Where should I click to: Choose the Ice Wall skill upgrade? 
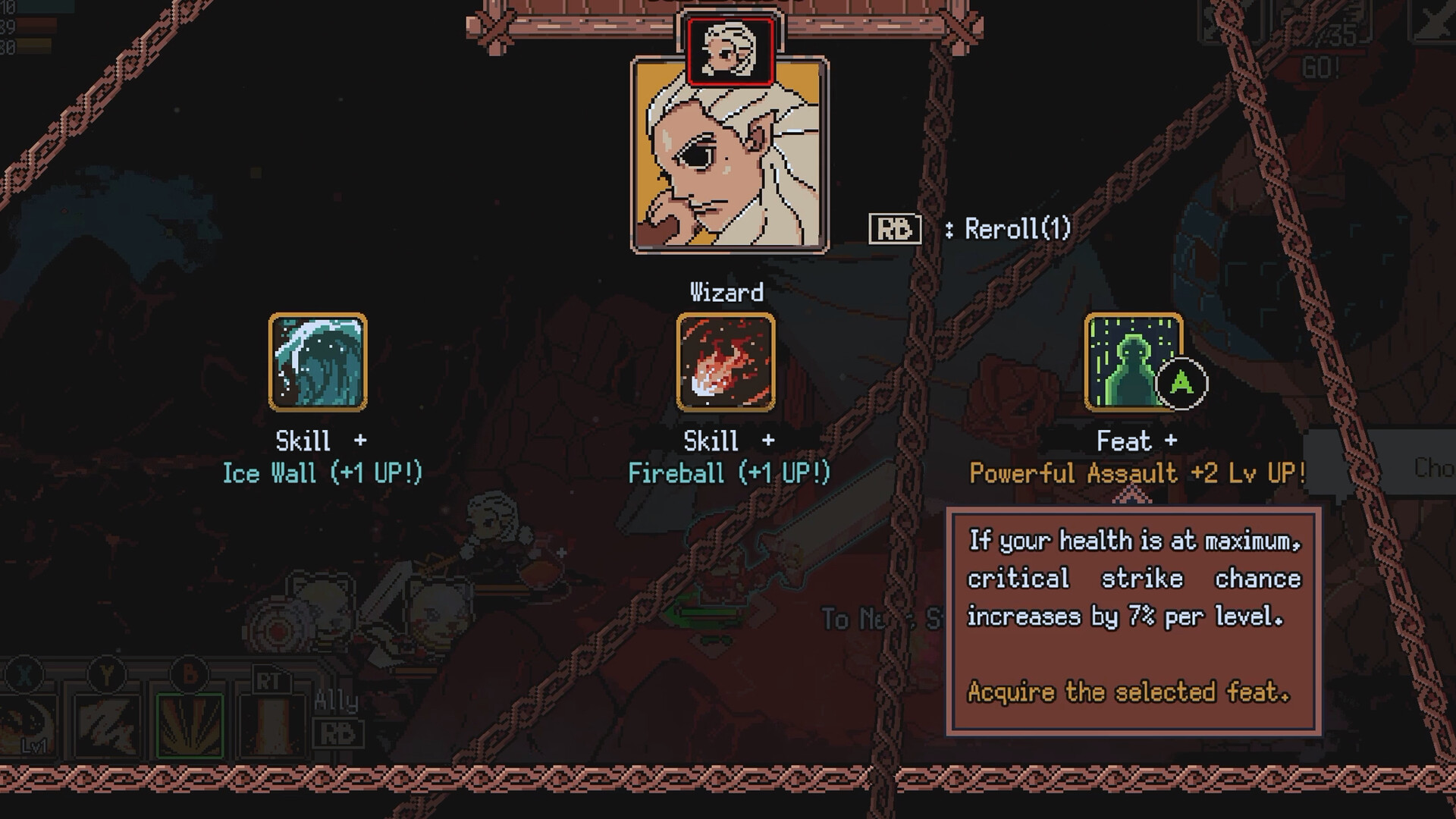click(x=318, y=362)
